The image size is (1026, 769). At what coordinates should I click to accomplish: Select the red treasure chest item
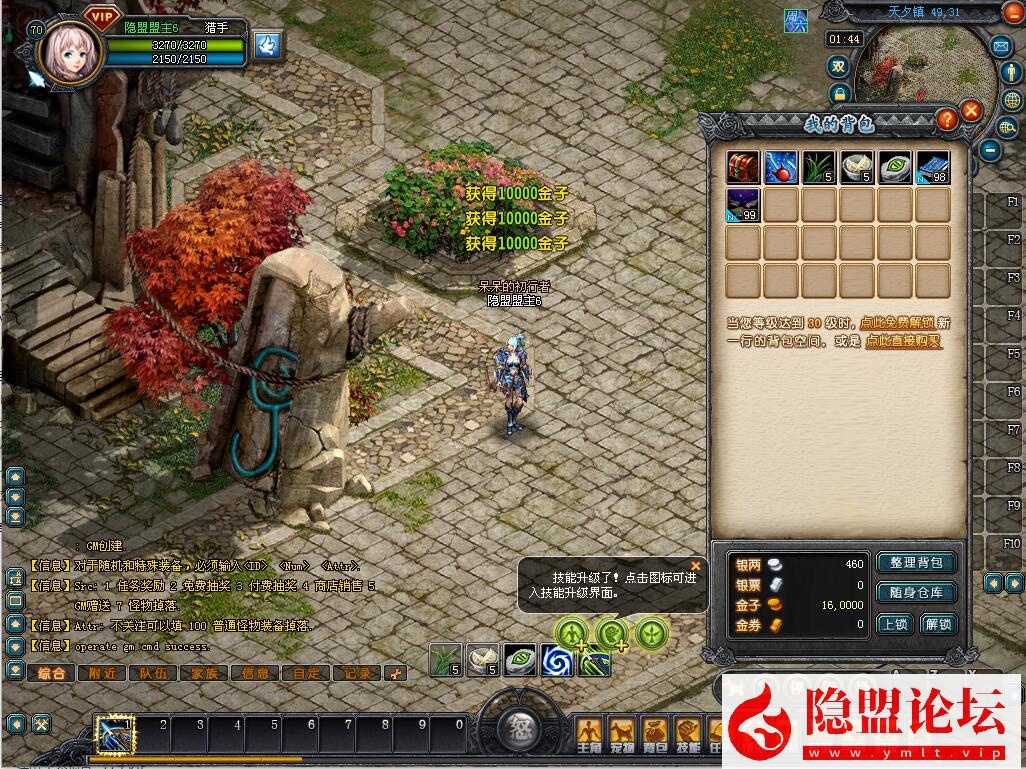tap(742, 167)
